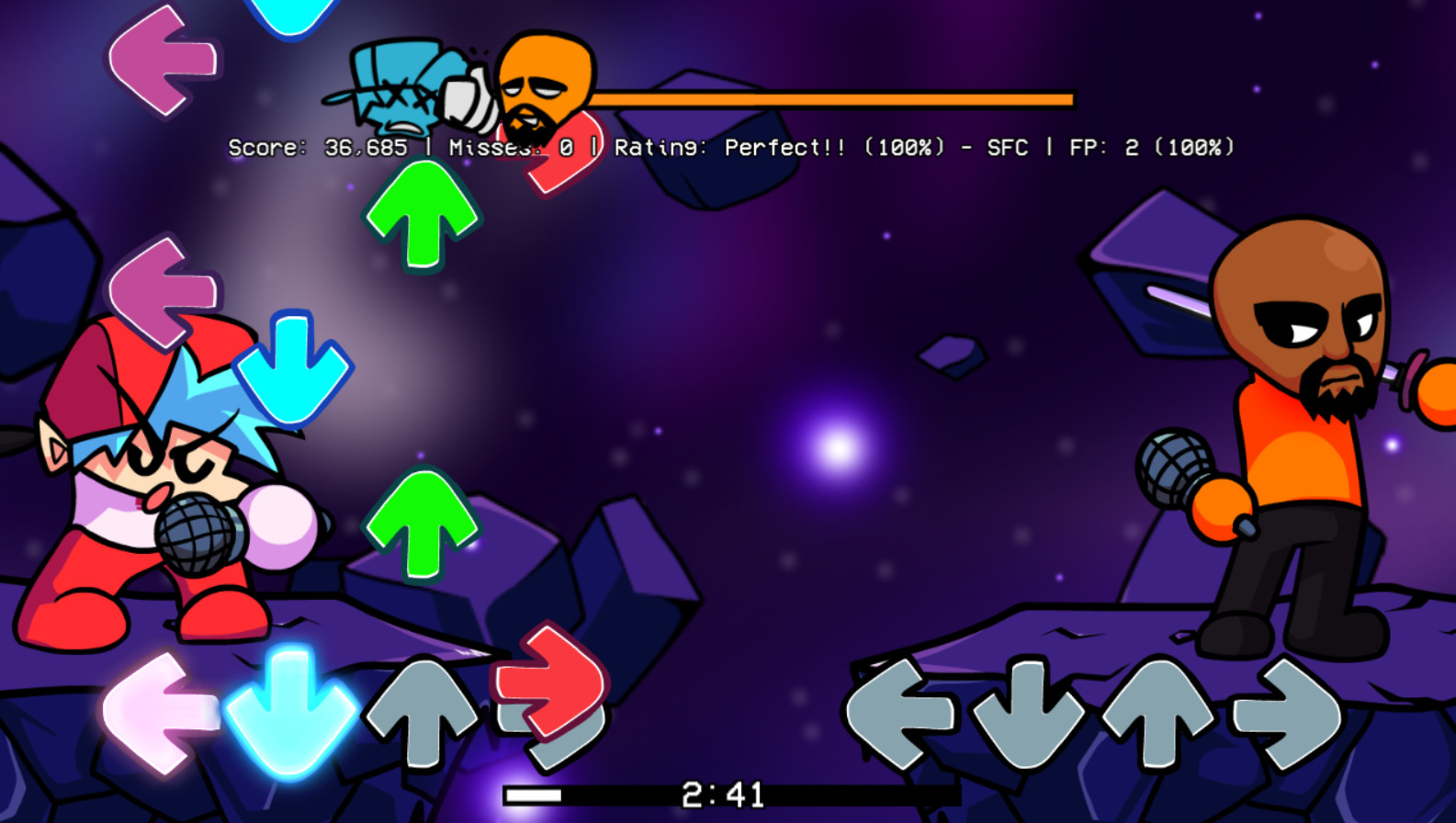Viewport: 1456px width, 823px height.
Task: Click the gray right receptor in the opponent strumline
Action: (1286, 712)
